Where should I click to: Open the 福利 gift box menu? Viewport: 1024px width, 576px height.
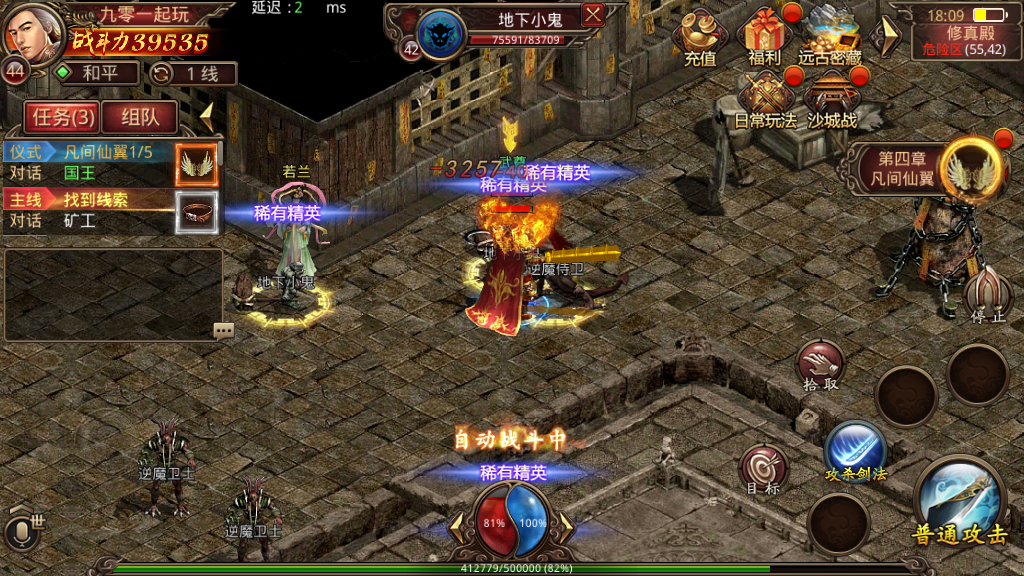pyautogui.click(x=765, y=38)
